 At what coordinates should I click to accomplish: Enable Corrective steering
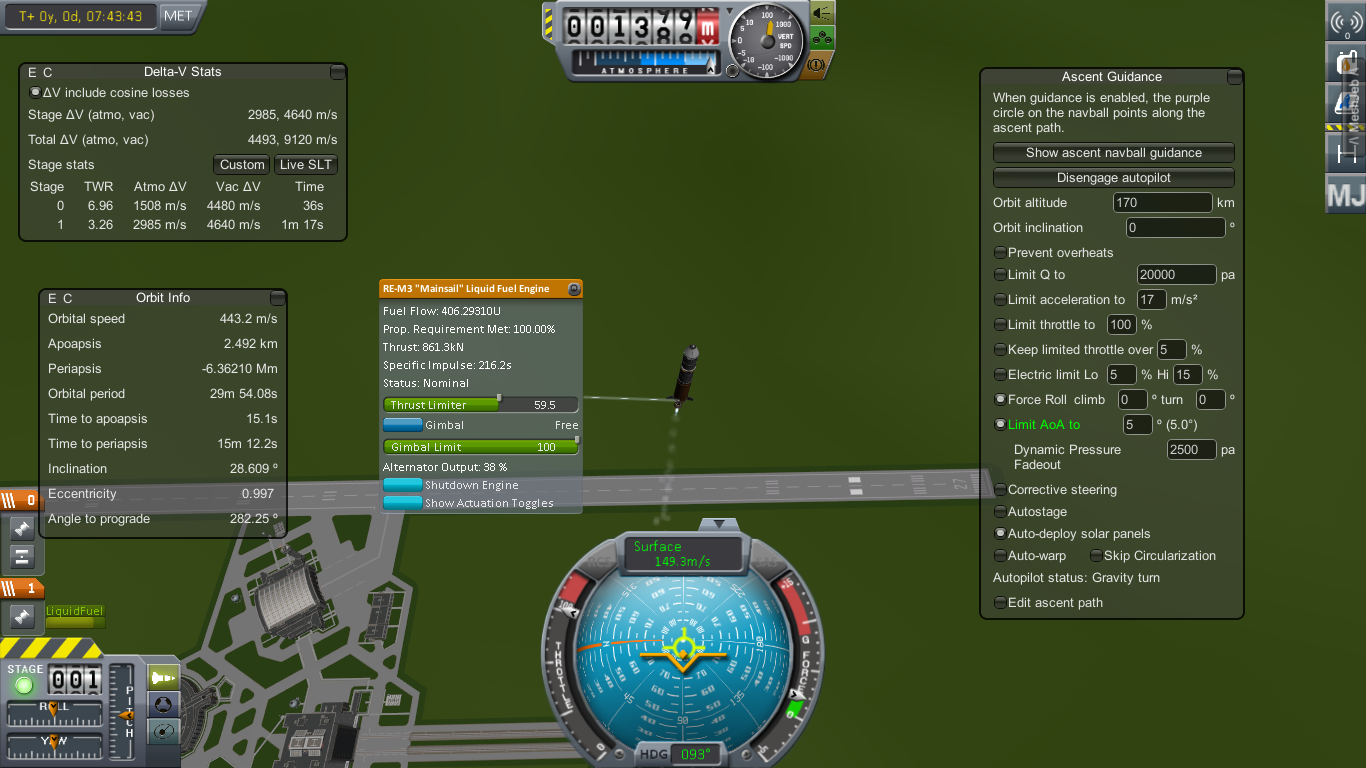click(1000, 490)
